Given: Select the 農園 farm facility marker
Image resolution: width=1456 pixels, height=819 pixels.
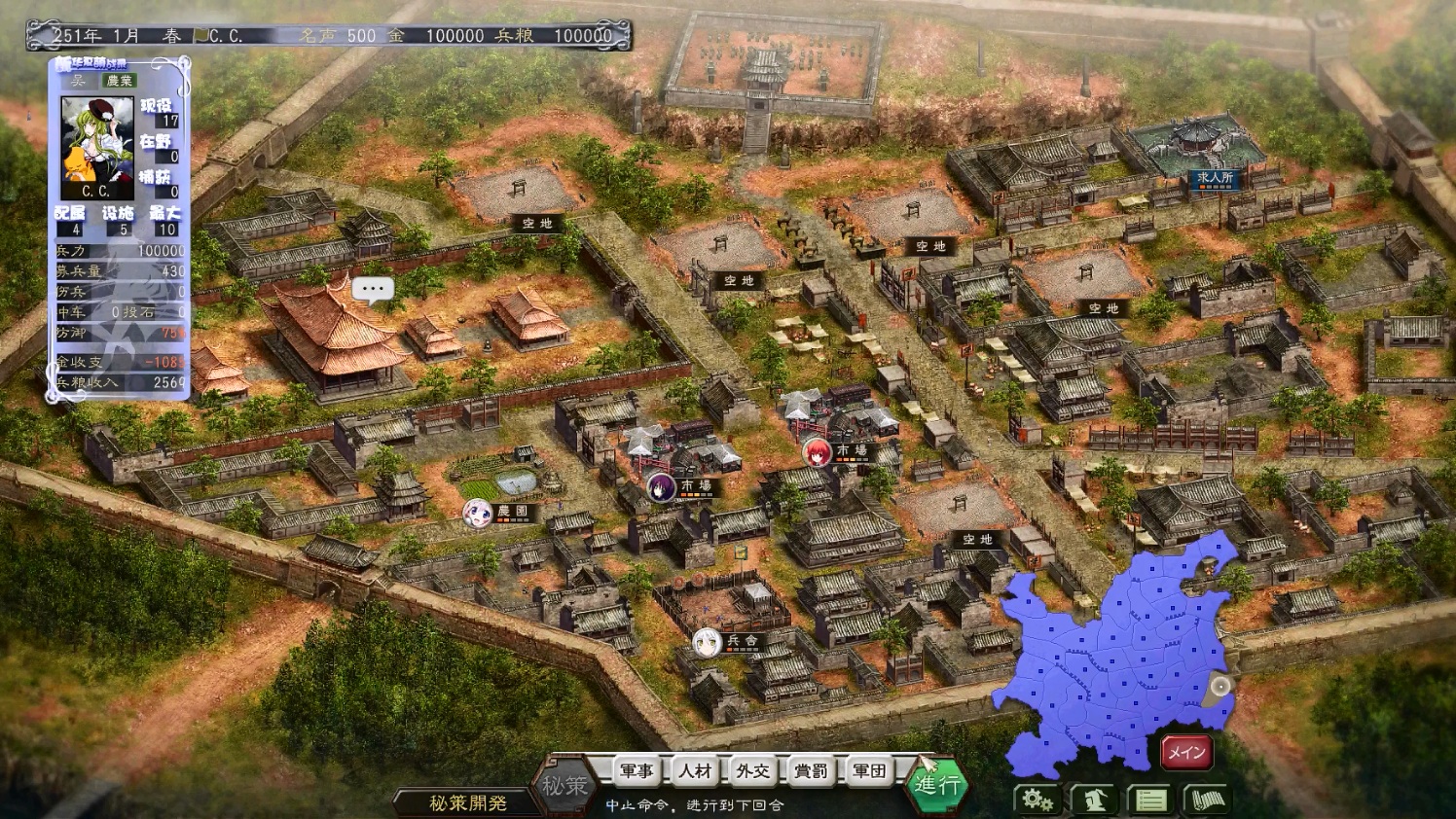Looking at the screenshot, I should [x=512, y=512].
